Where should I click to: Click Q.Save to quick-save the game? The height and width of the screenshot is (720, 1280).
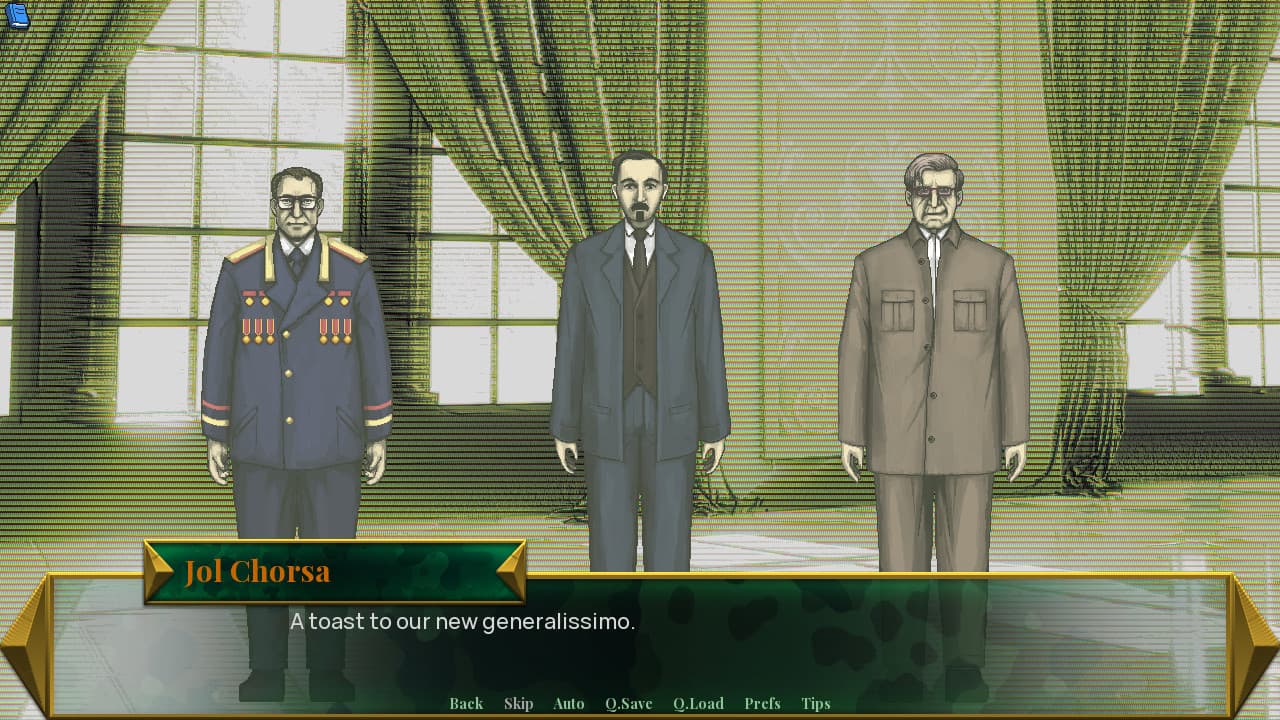click(628, 703)
